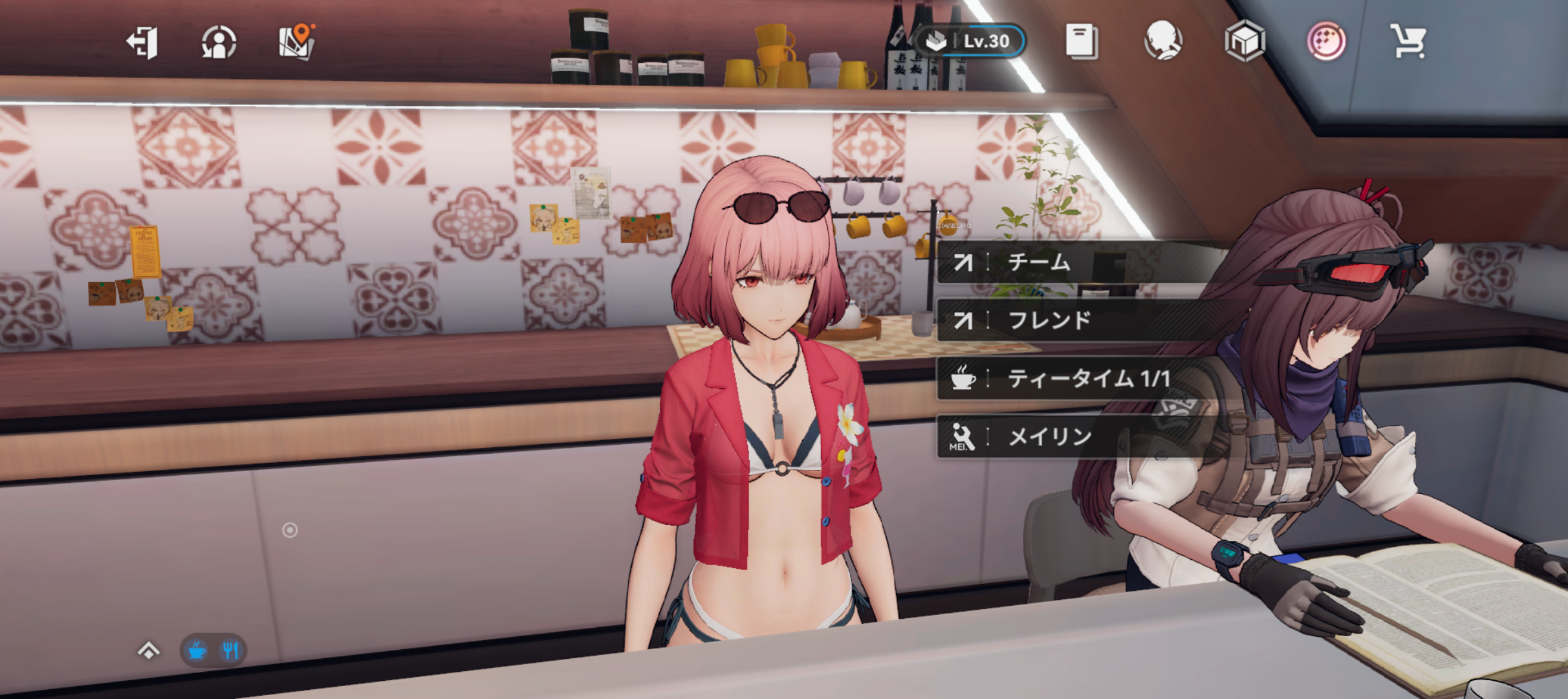Click the pink round disc icon
Viewport: 1568px width, 699px height.
click(x=1326, y=41)
